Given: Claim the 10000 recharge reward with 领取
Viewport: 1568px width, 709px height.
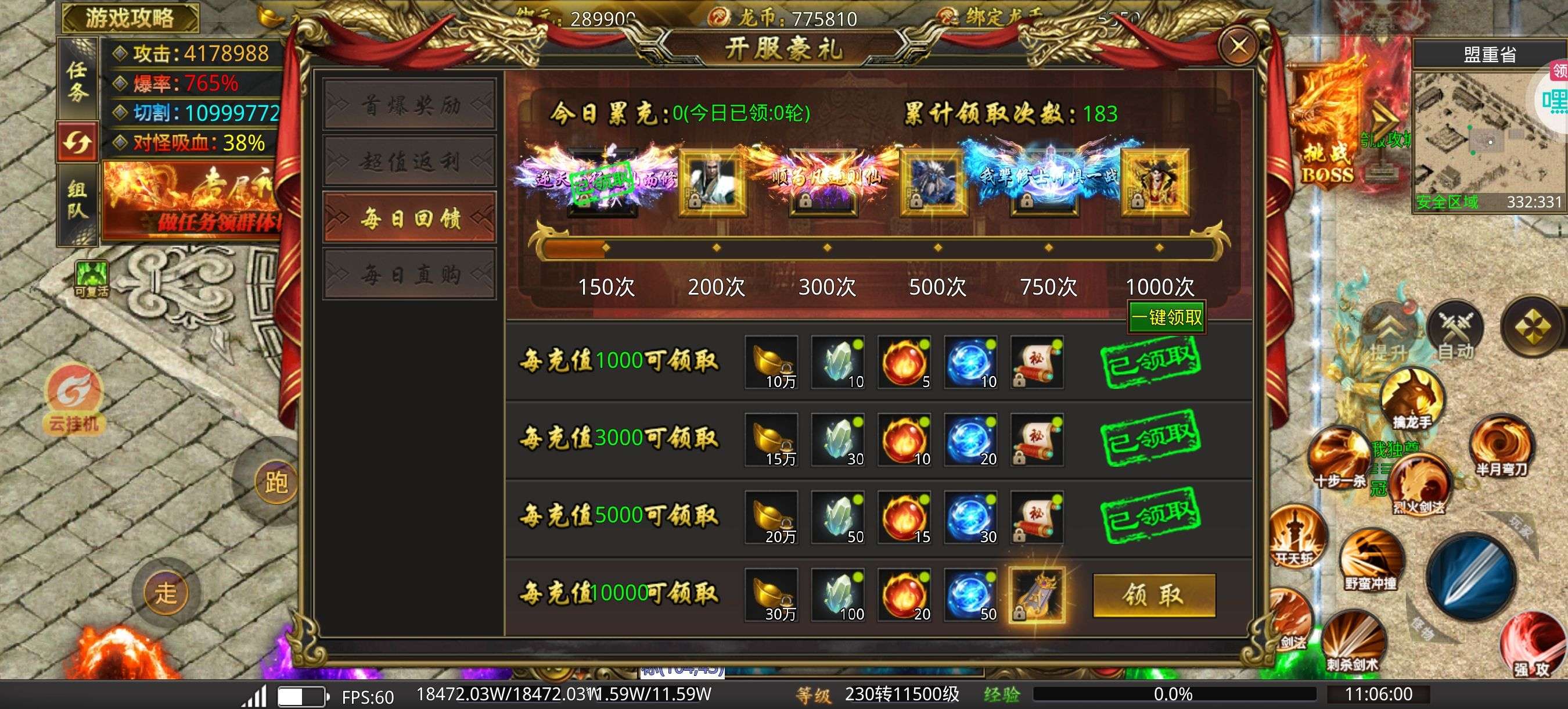Looking at the screenshot, I should pyautogui.click(x=1153, y=595).
